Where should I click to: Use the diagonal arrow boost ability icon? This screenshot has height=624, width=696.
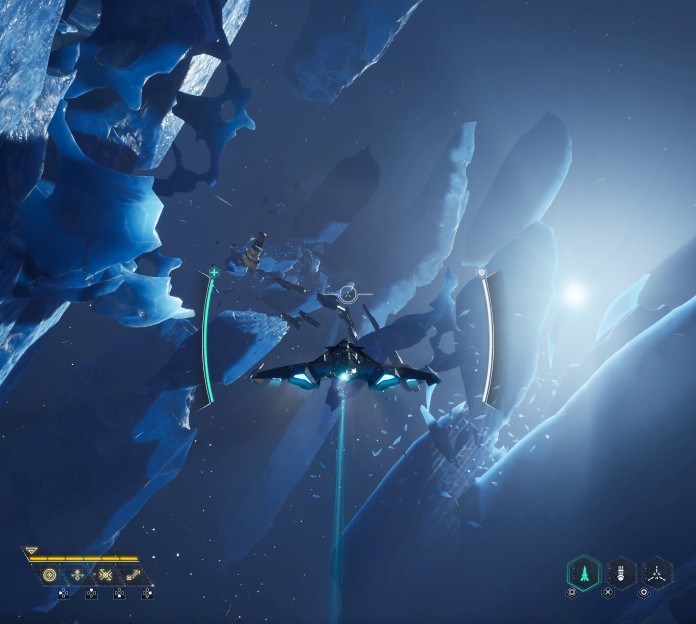coord(132,575)
